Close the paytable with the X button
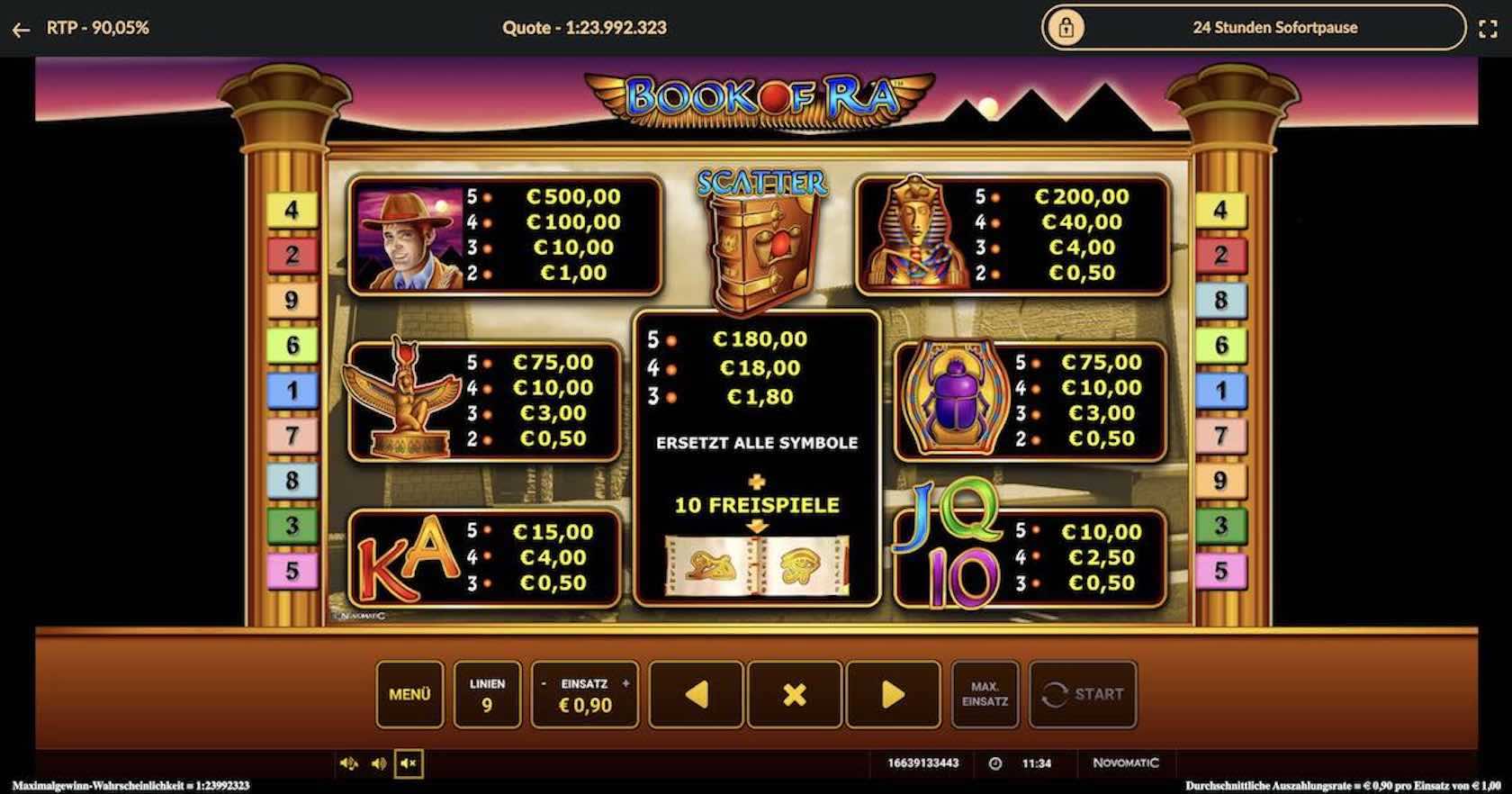The height and width of the screenshot is (794, 1512). [795, 694]
